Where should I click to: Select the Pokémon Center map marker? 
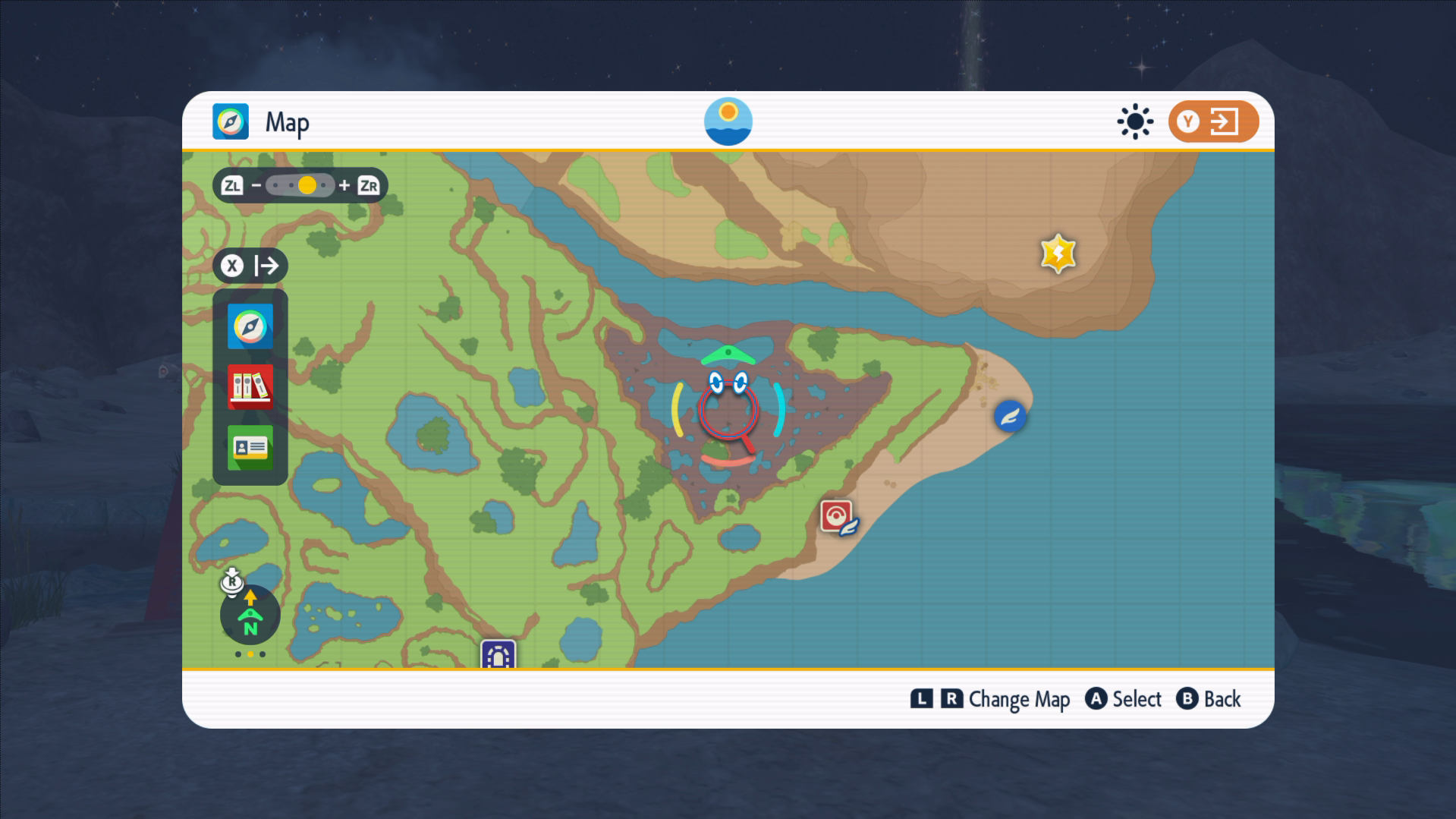point(837,518)
